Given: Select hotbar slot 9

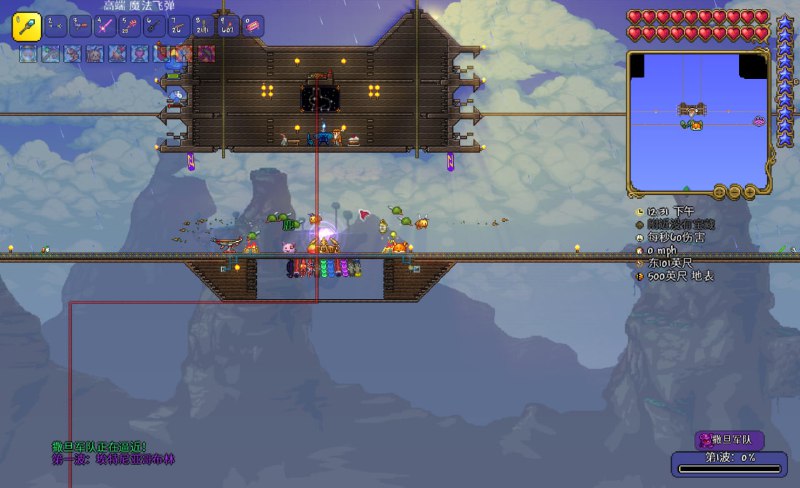Looking at the screenshot, I should [229, 27].
